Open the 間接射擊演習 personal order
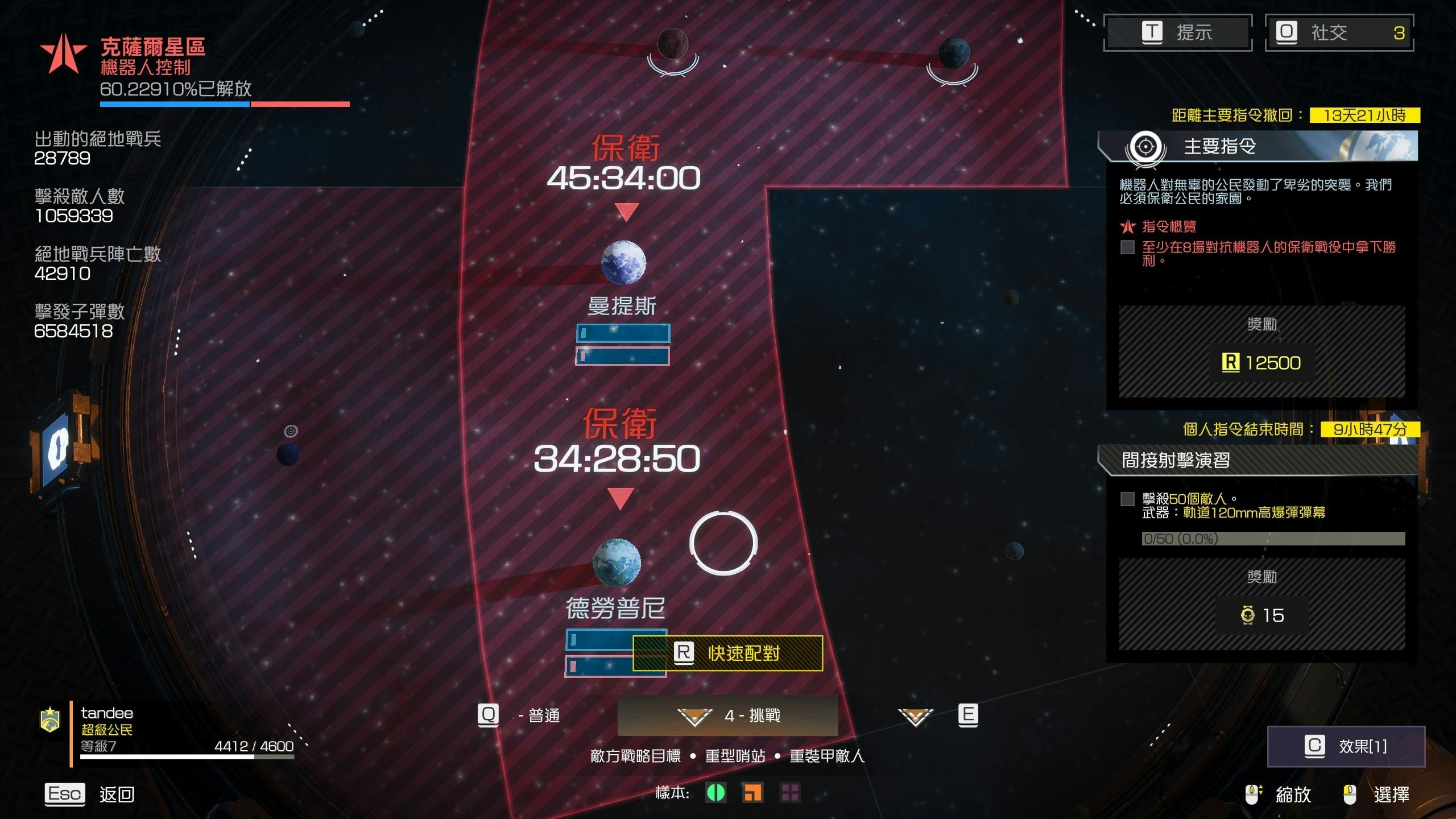Image resolution: width=1456 pixels, height=819 pixels. pyautogui.click(x=1257, y=460)
